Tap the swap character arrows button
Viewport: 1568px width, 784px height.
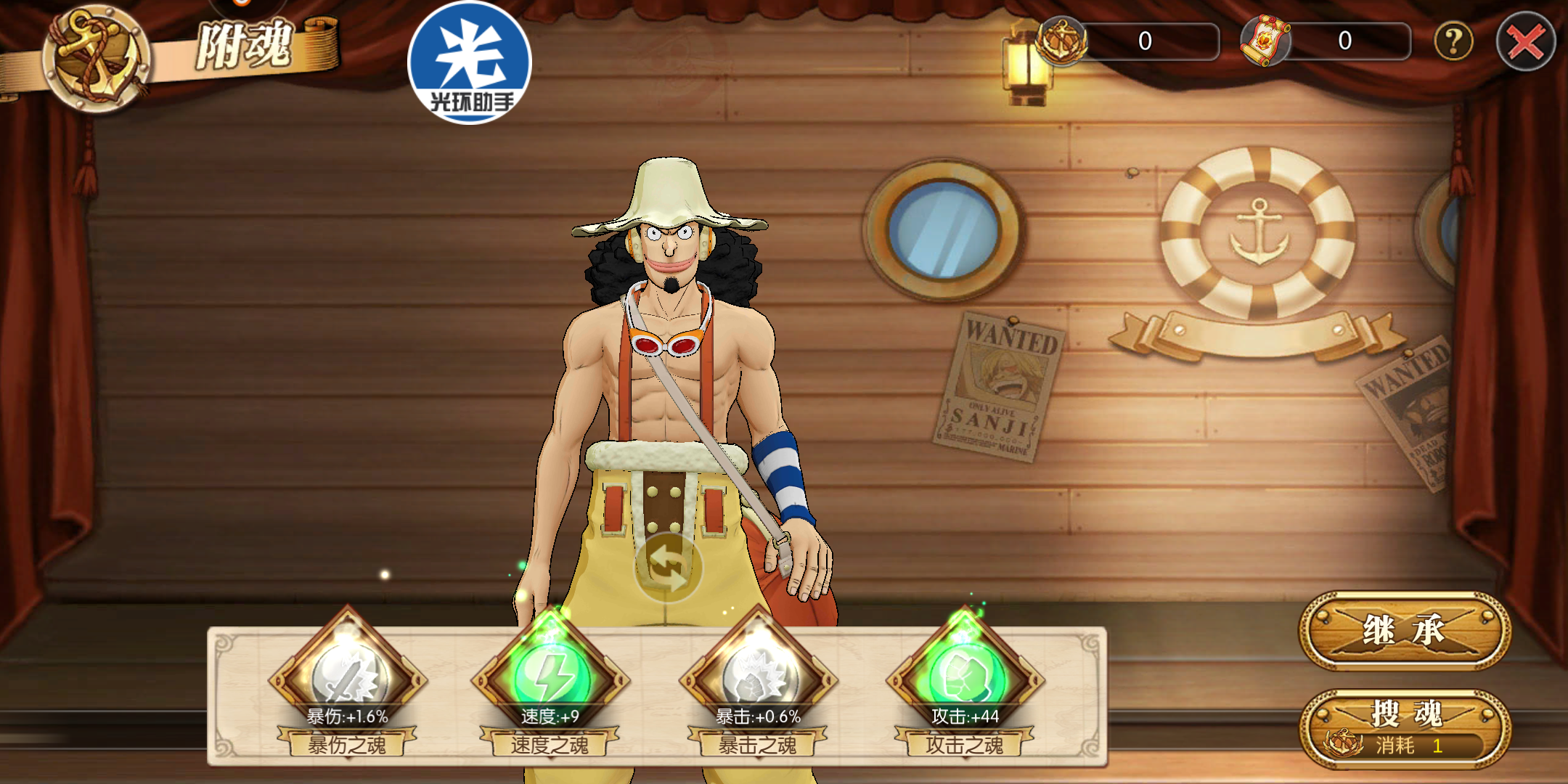(x=668, y=568)
